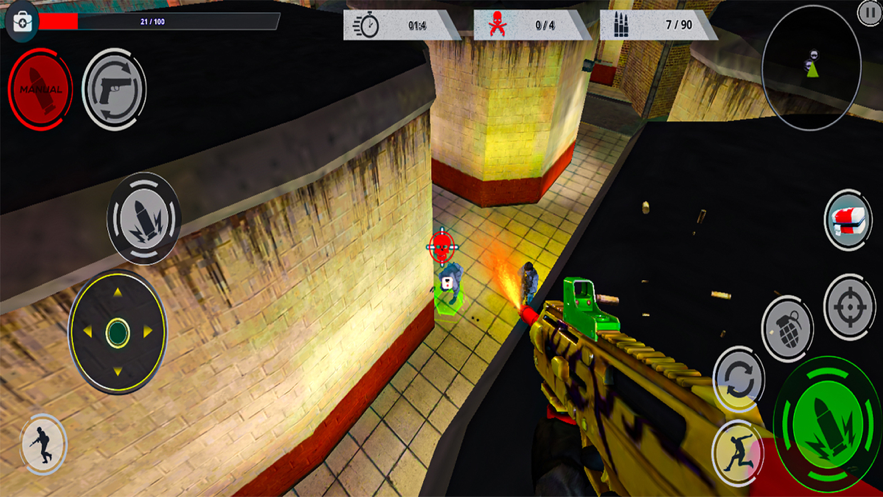Activate the jumping figure button
The image size is (883, 497).
click(738, 451)
